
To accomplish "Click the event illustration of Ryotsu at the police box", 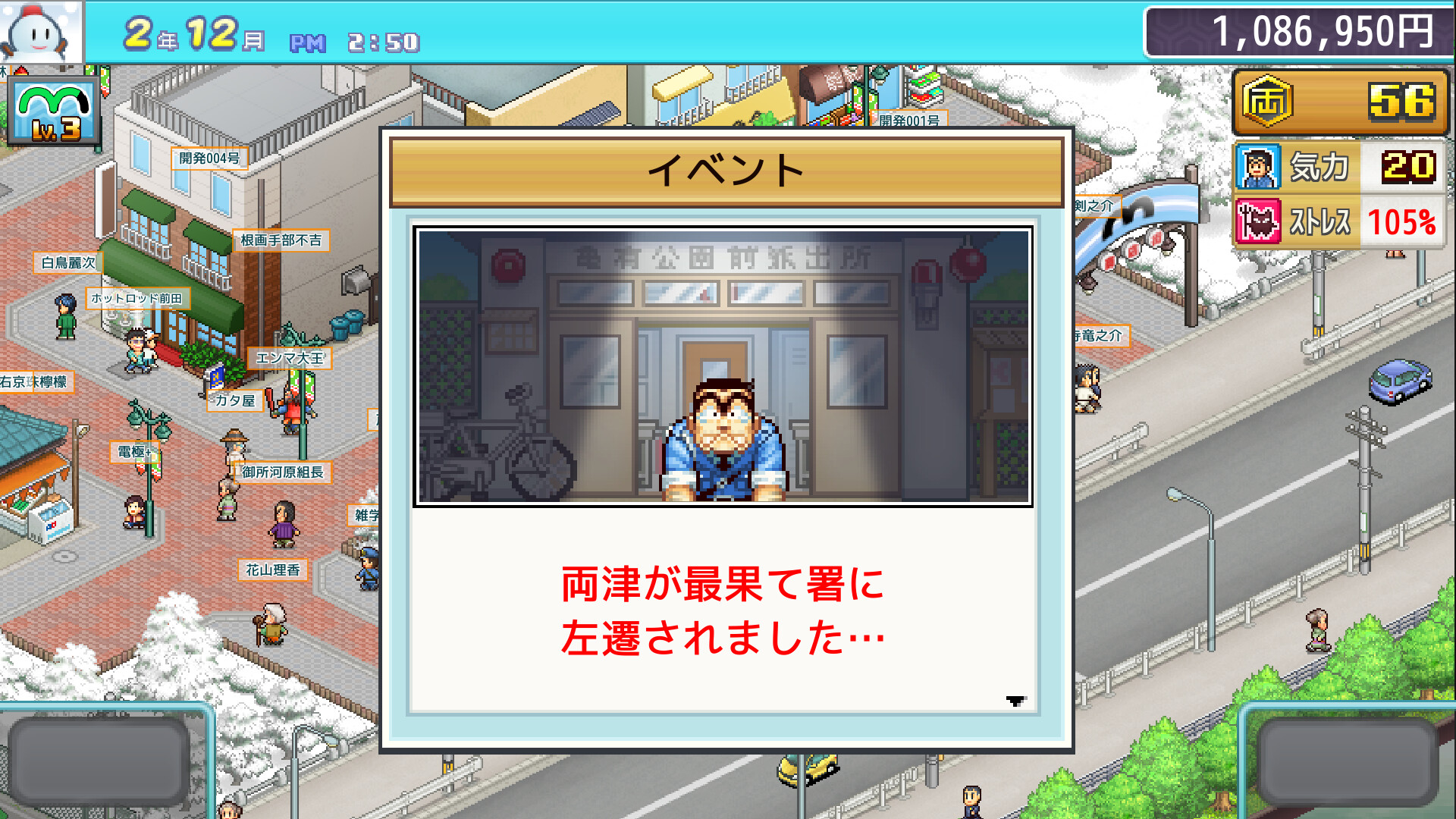I will (x=724, y=364).
